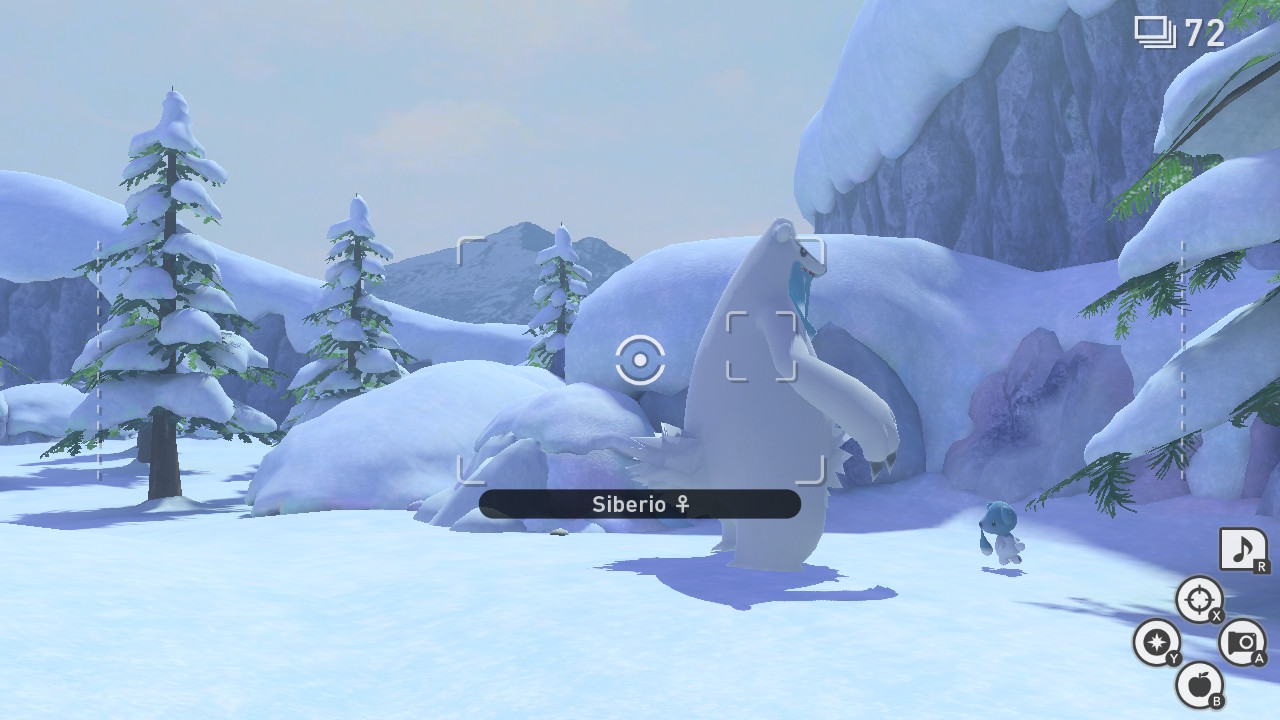Throw a fluffruit using the apple icon
Image resolution: width=1280 pixels, height=720 pixels.
[x=1198, y=685]
